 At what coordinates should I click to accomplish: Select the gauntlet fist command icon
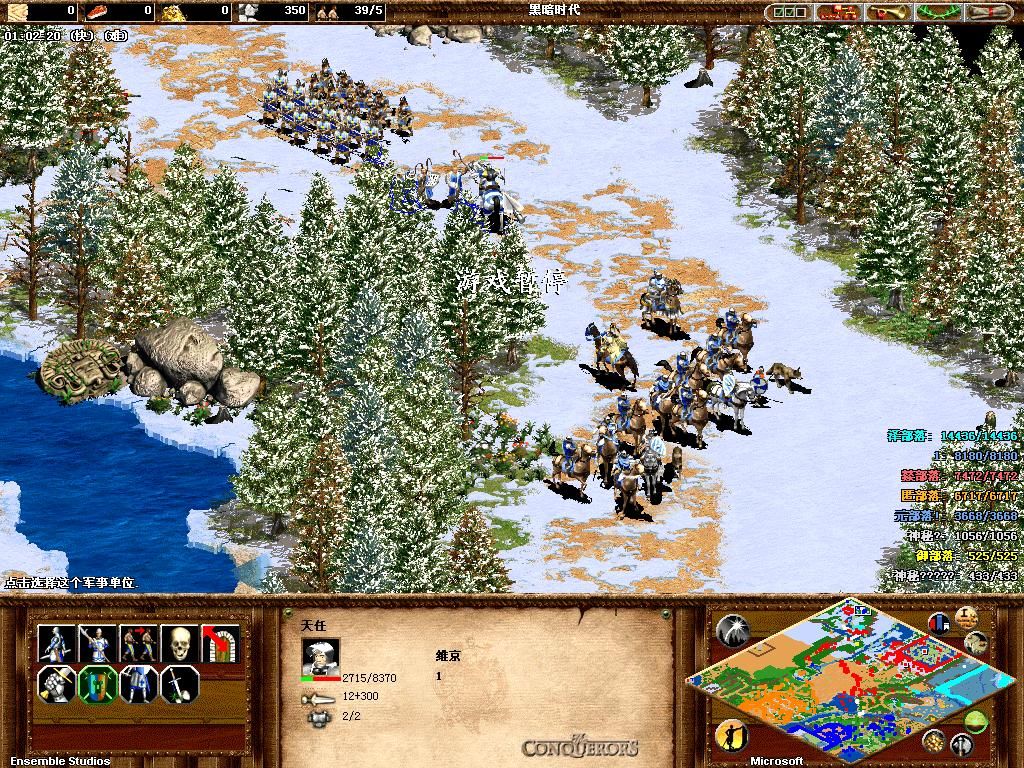point(56,685)
